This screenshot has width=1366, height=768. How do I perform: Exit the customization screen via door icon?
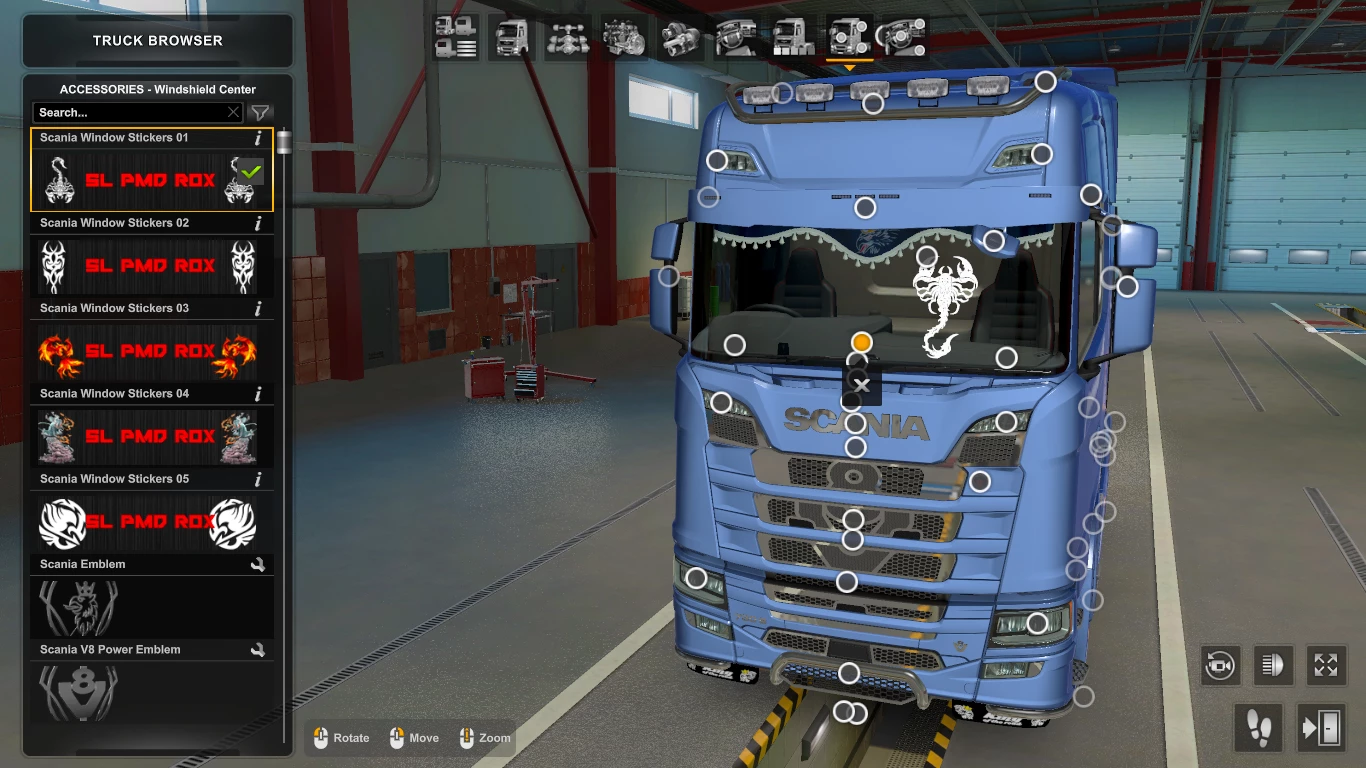tap(1322, 728)
